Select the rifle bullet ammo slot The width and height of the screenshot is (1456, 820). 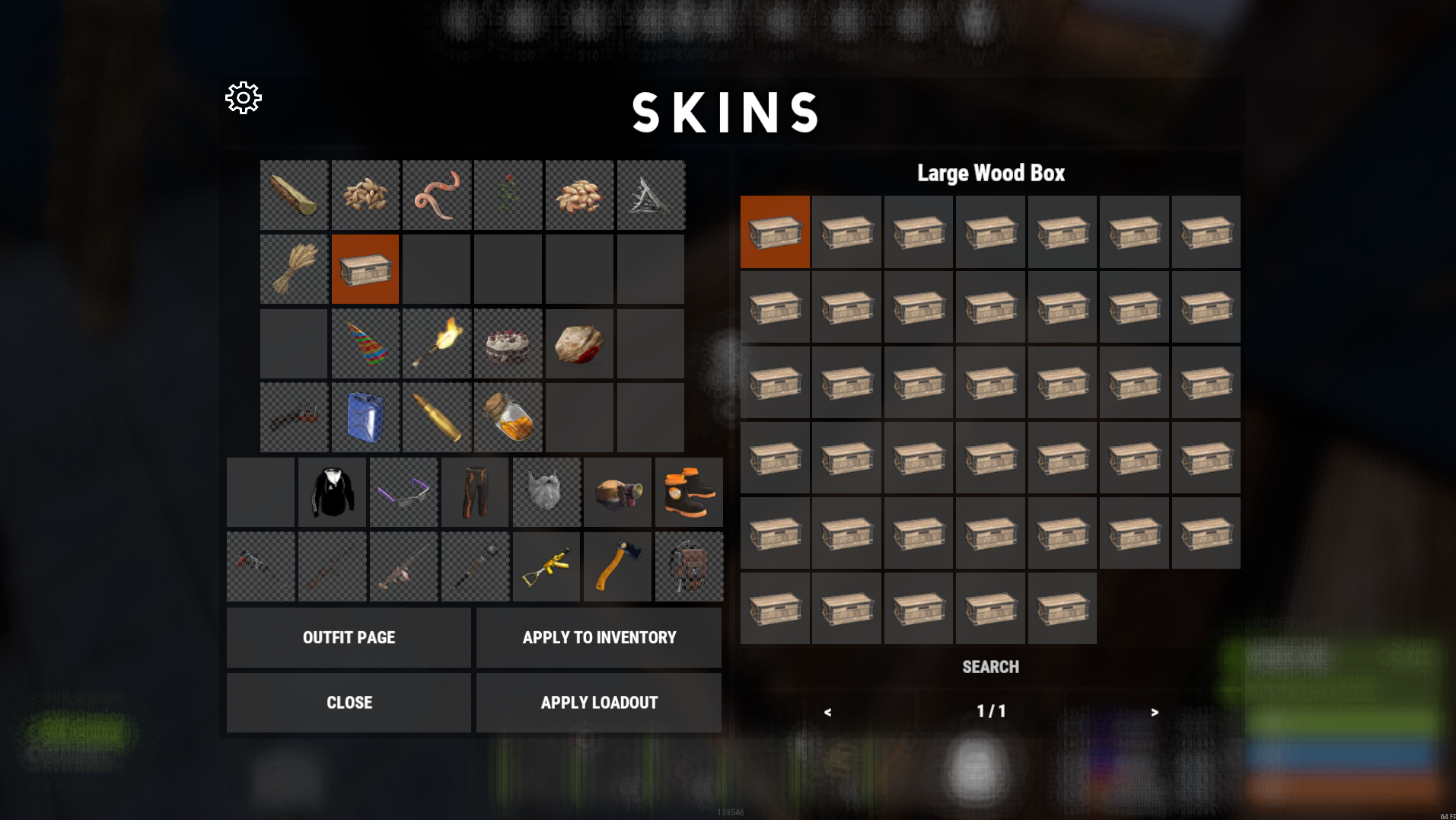(437, 417)
